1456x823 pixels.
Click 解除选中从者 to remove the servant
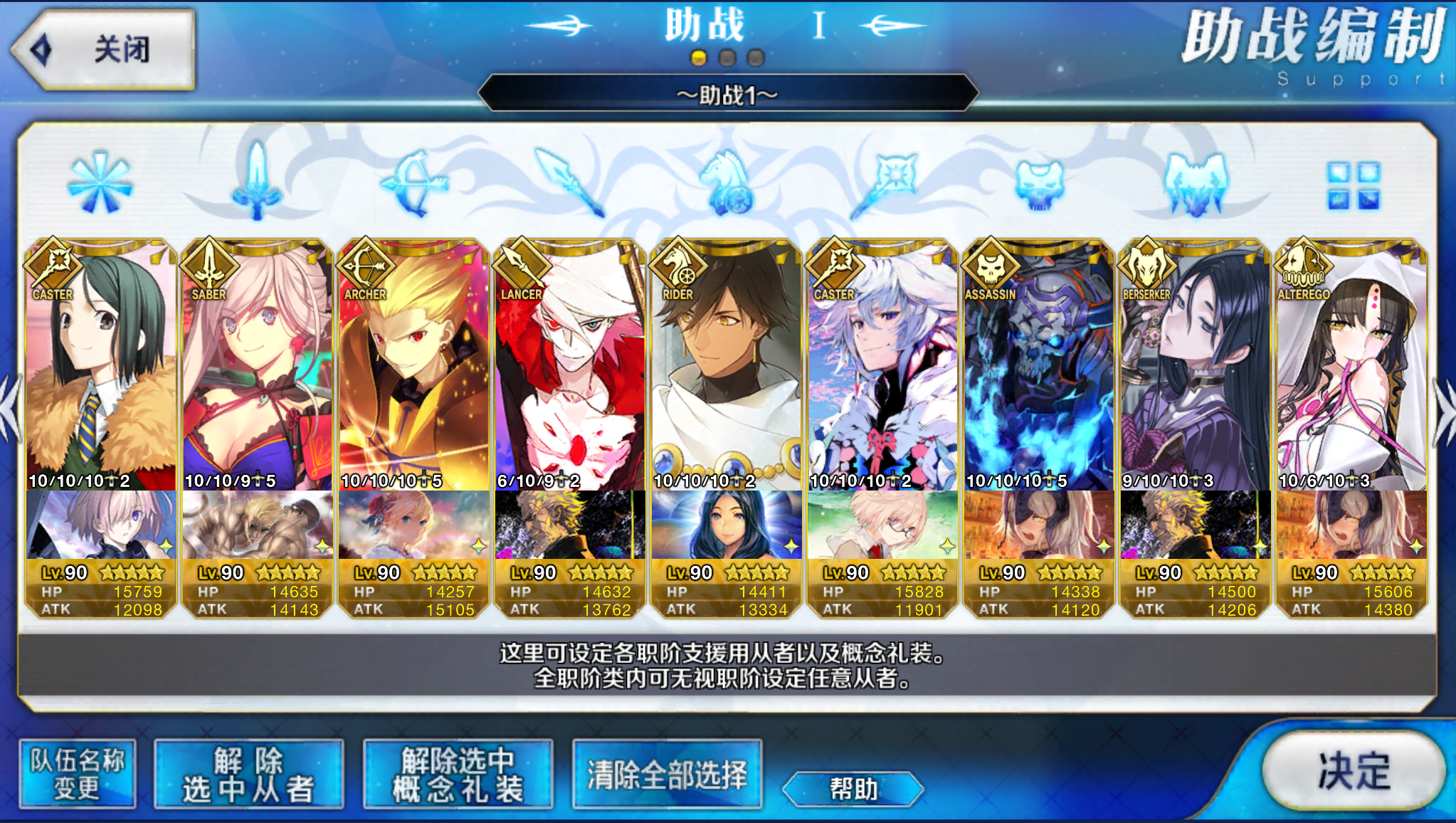[x=248, y=774]
